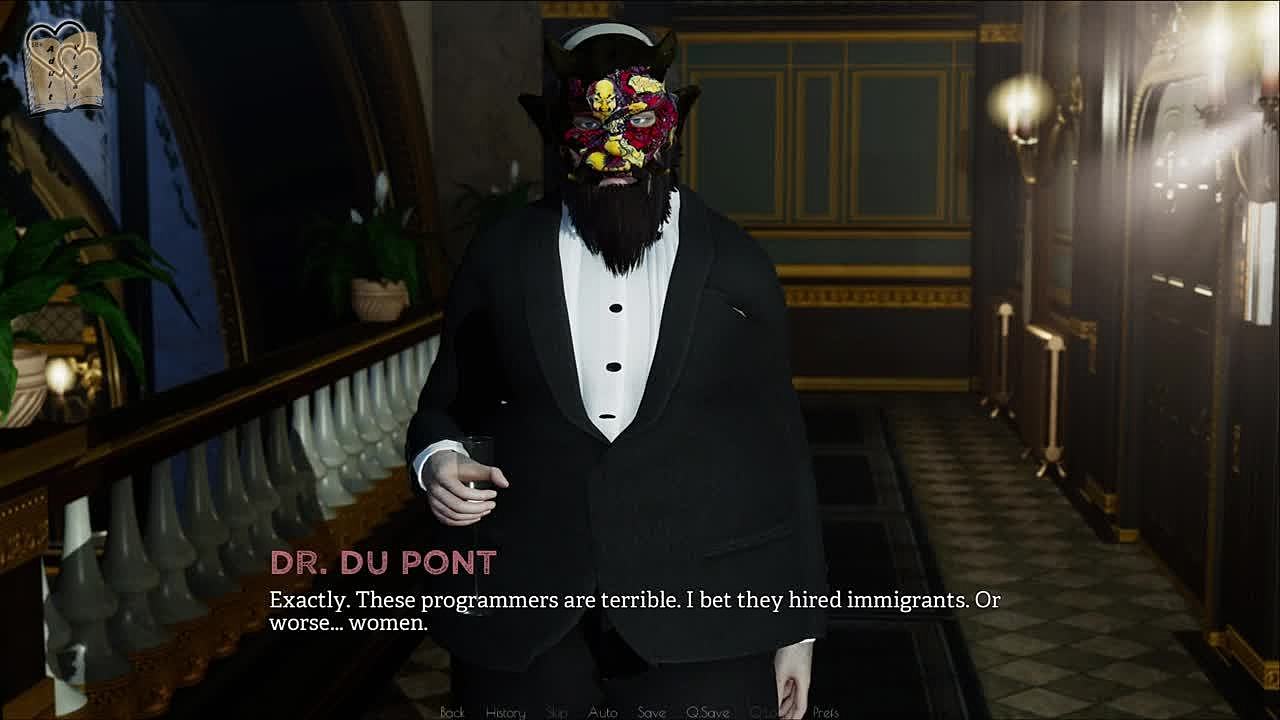Open the Save game screen
The height and width of the screenshot is (720, 1280).
(651, 712)
